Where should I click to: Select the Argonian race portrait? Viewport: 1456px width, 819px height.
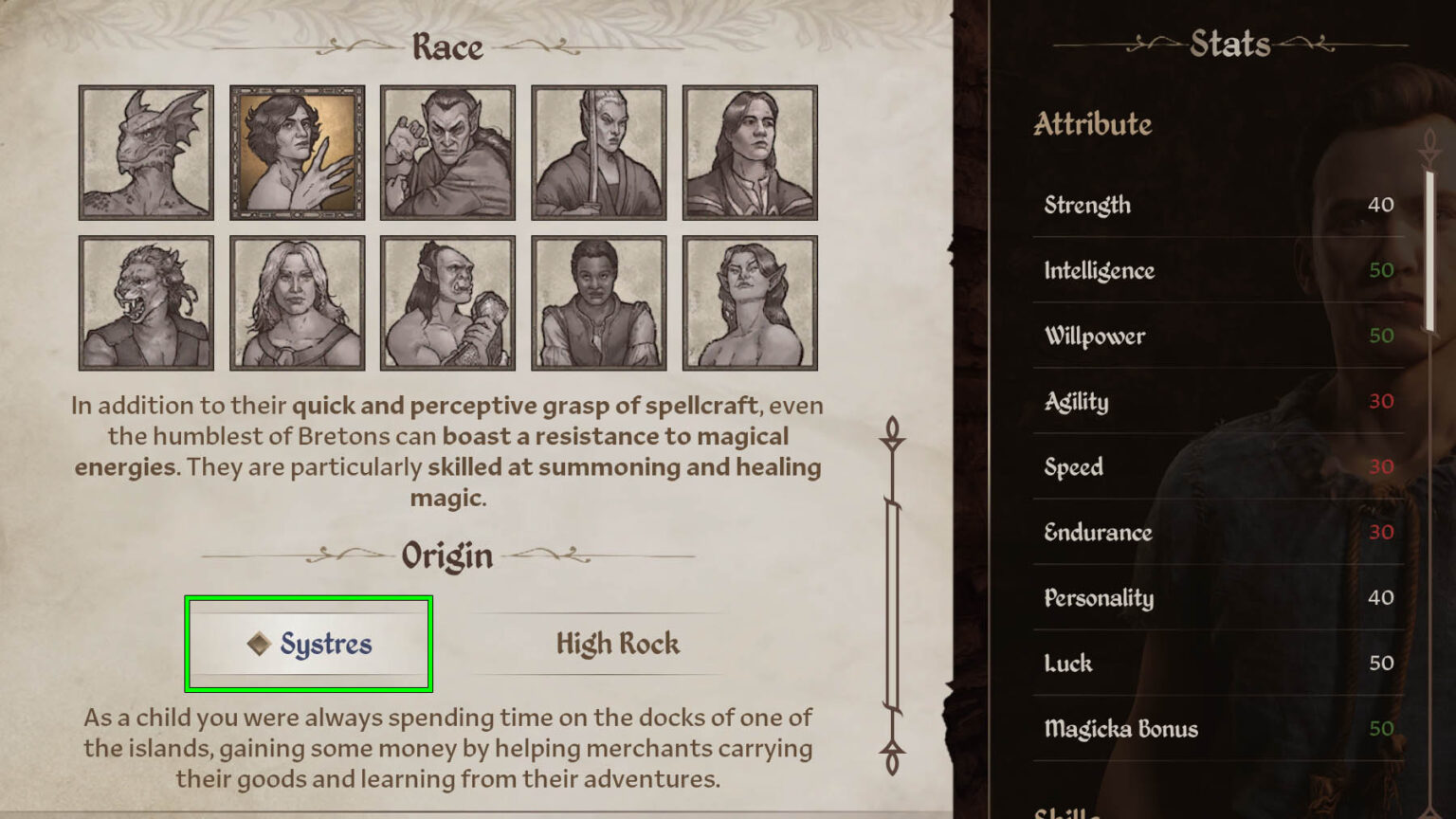[146, 154]
